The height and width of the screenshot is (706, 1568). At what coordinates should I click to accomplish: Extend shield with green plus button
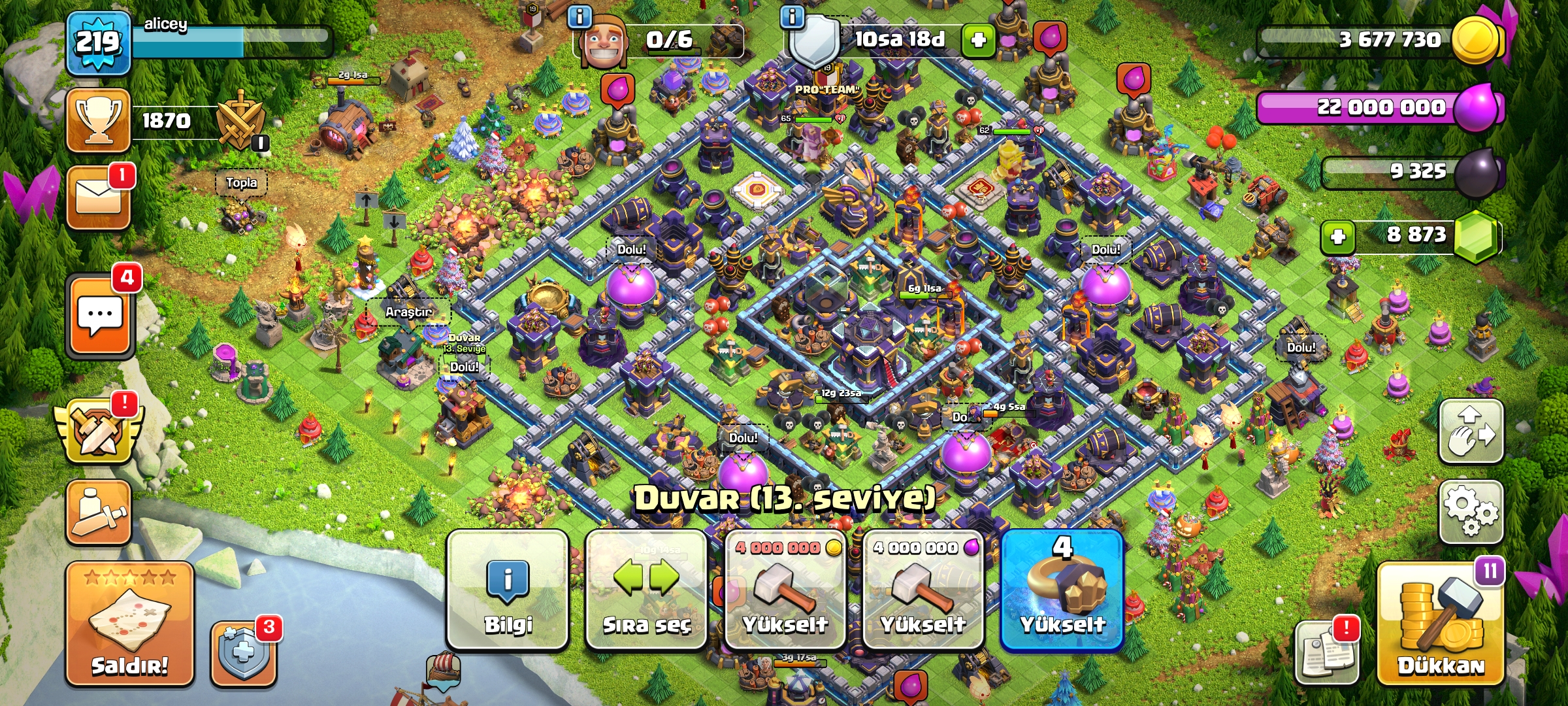coord(978,41)
